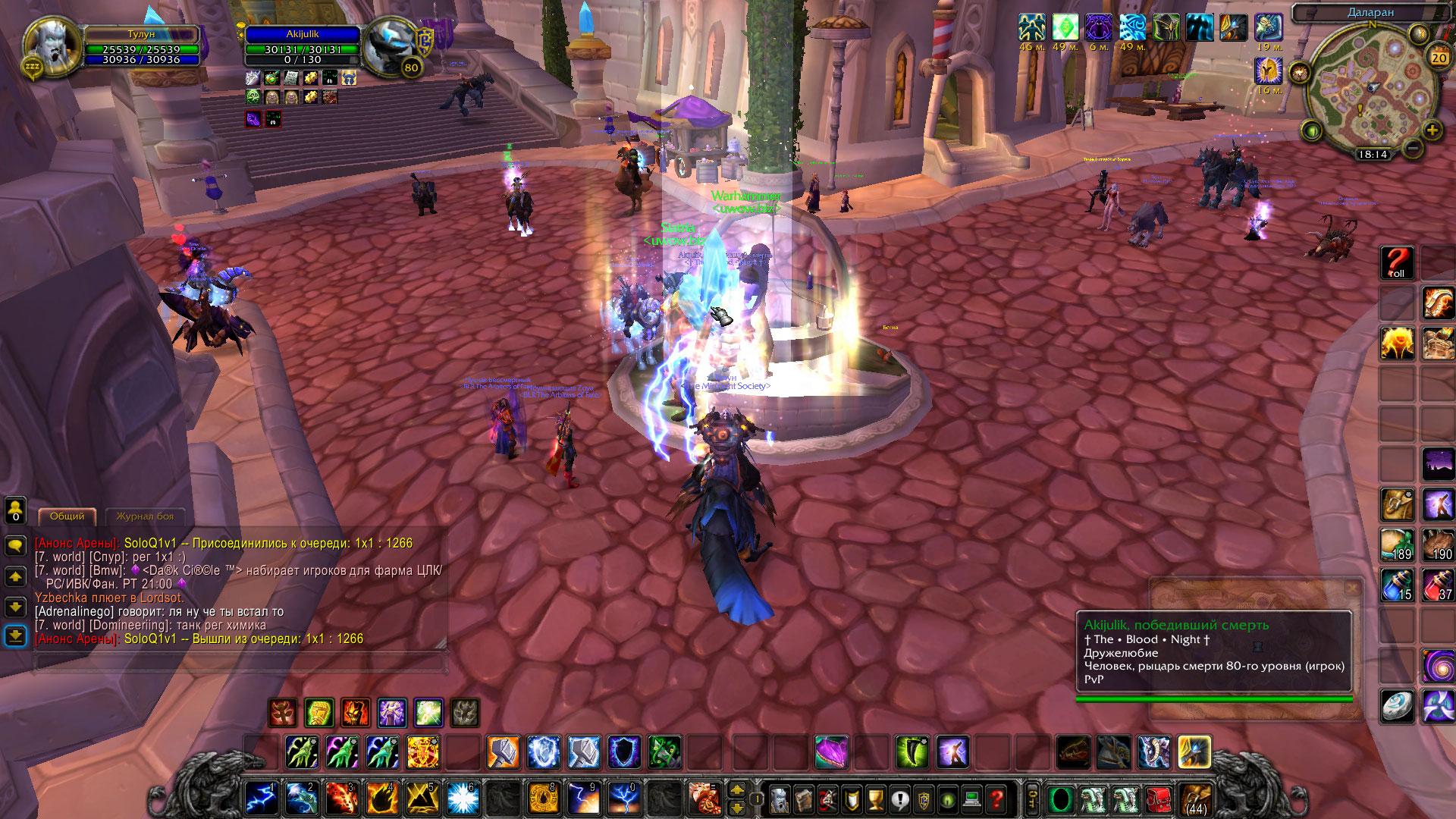
Task: Open the character info micro button
Action: (780, 799)
